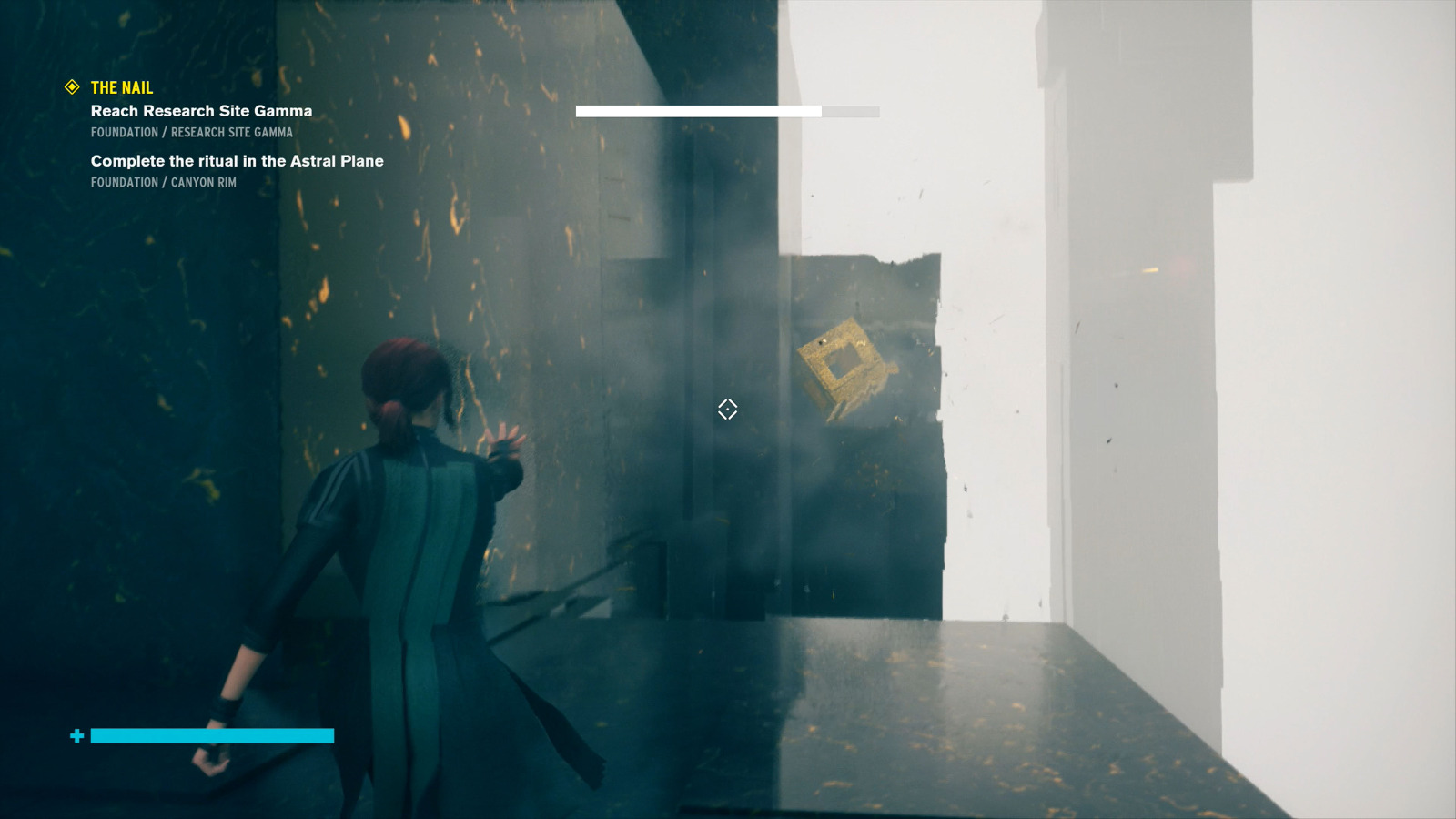
Task: Expand FOUNDATION / RESEARCH SITE GAMMA location entry
Action: pos(191,132)
